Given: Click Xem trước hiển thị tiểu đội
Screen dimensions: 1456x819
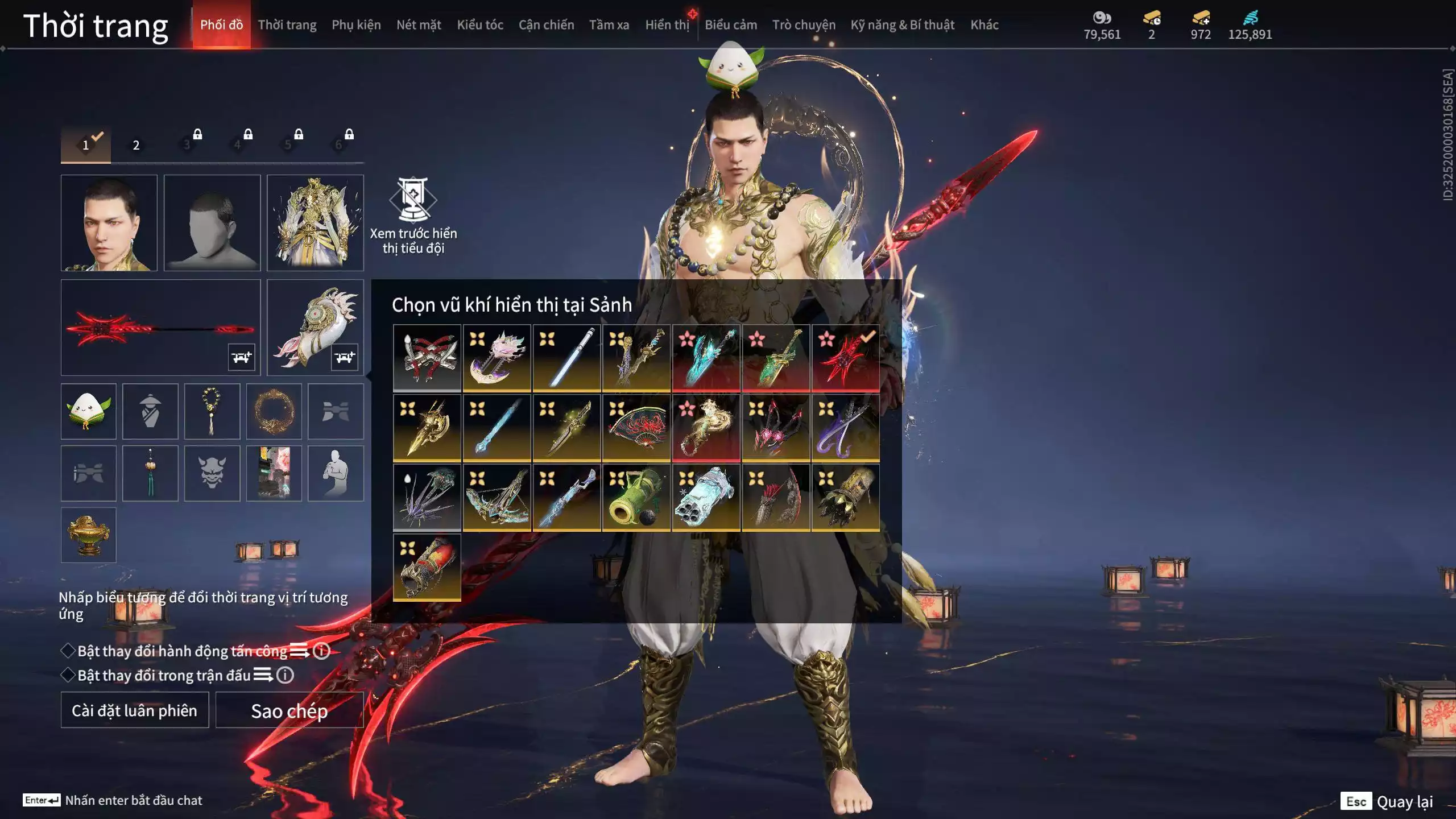Looking at the screenshot, I should (413, 216).
